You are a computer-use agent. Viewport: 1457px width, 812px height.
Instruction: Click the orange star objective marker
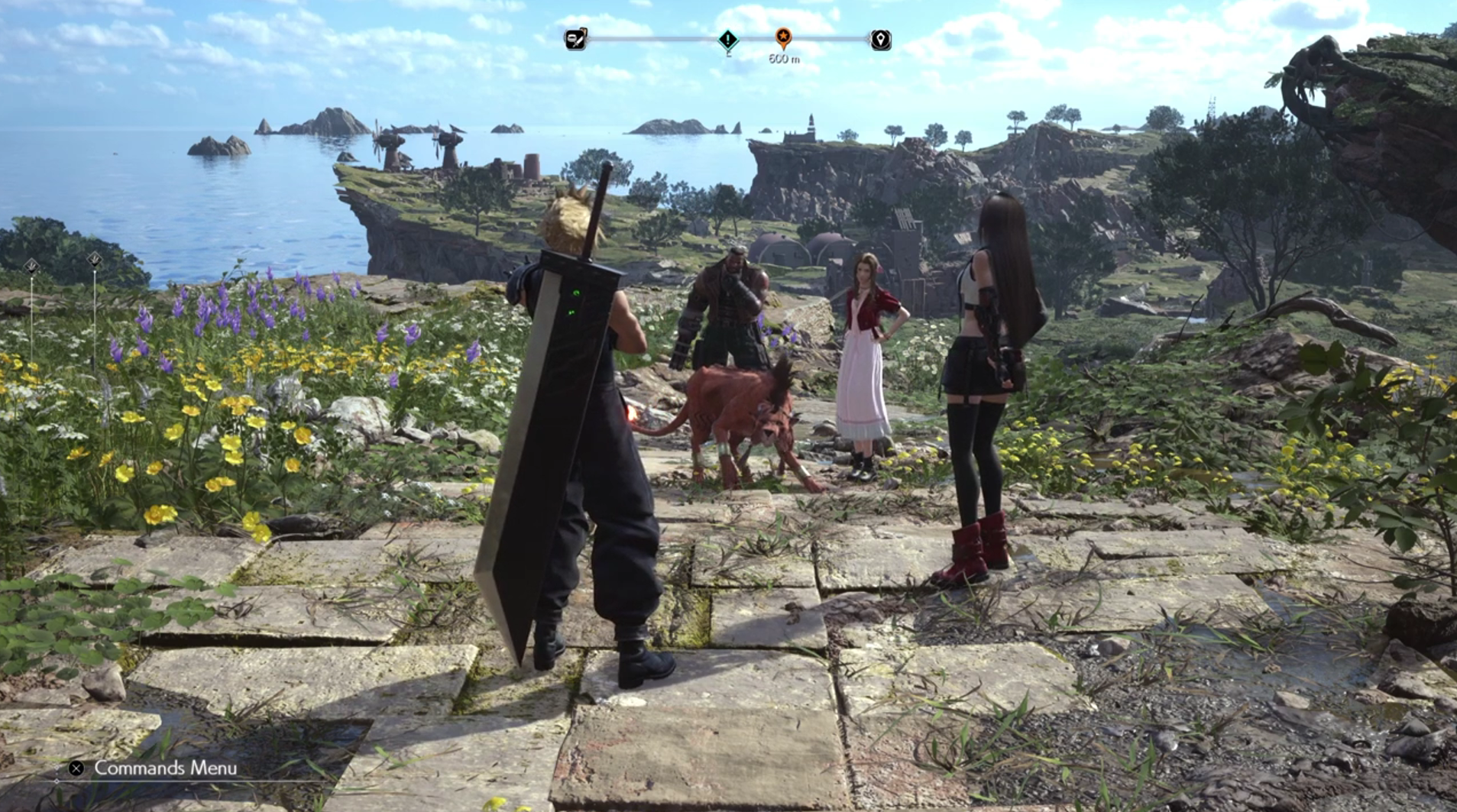[783, 36]
